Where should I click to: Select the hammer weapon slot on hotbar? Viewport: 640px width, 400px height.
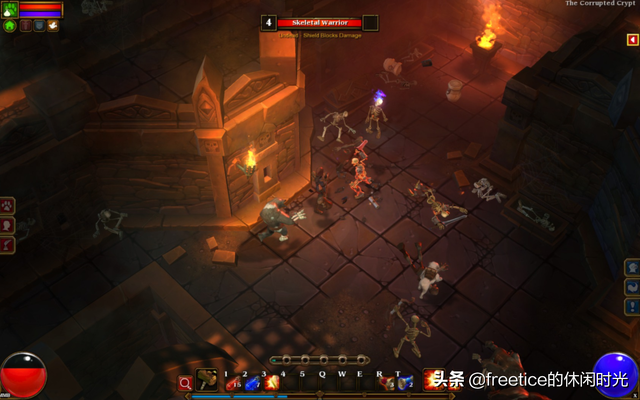pos(208,380)
